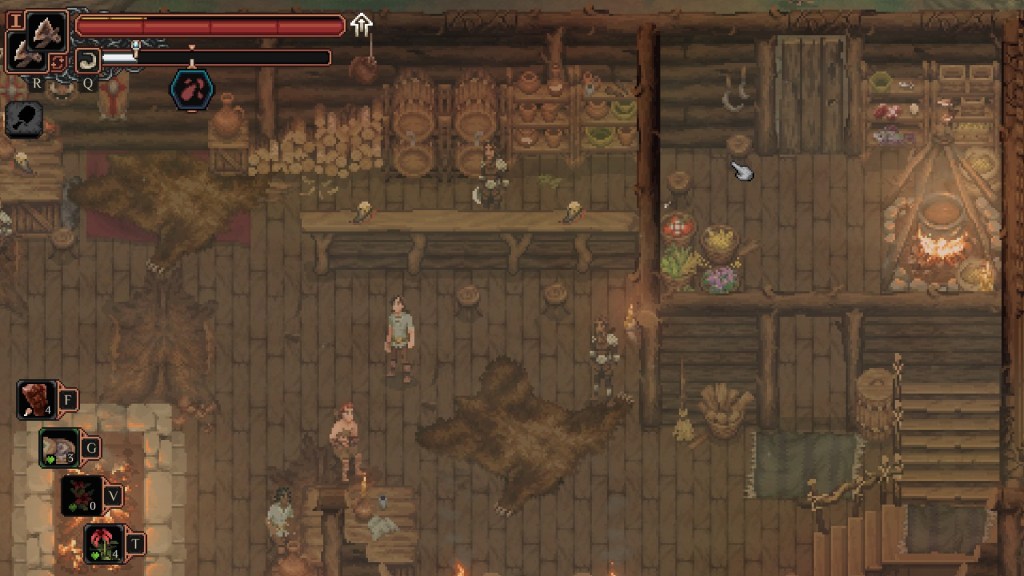Click the red hexagon status icon
This screenshot has height=576, width=1024.
click(191, 89)
